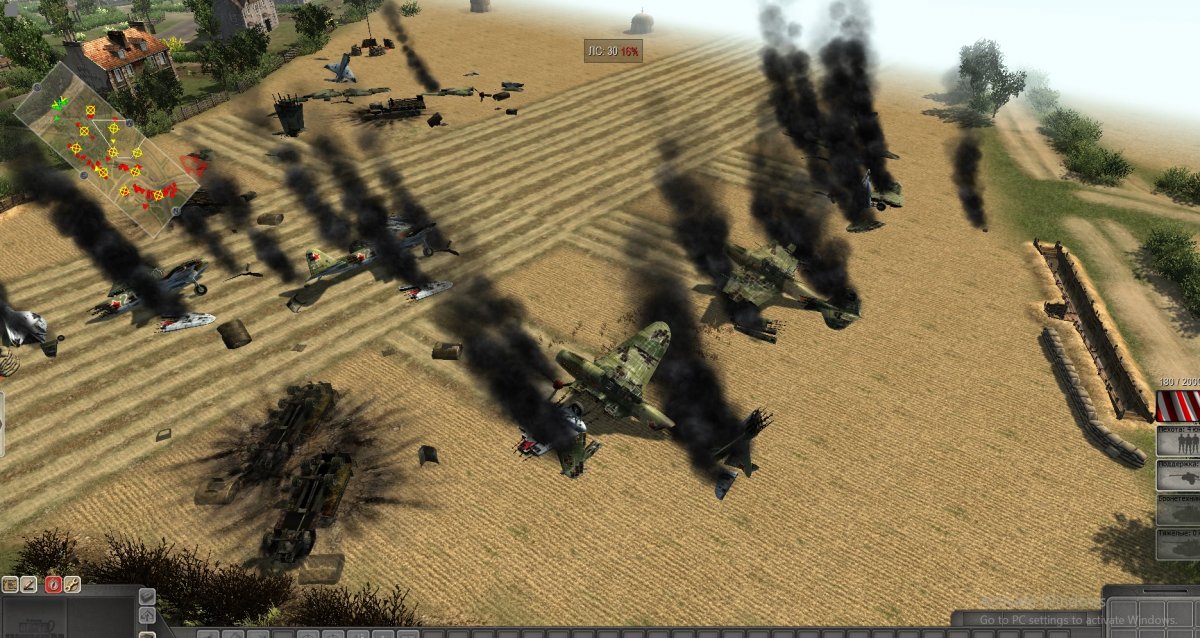Open the wrench settings button
This screenshot has height=638, width=1200.
pyautogui.click(x=72, y=584)
